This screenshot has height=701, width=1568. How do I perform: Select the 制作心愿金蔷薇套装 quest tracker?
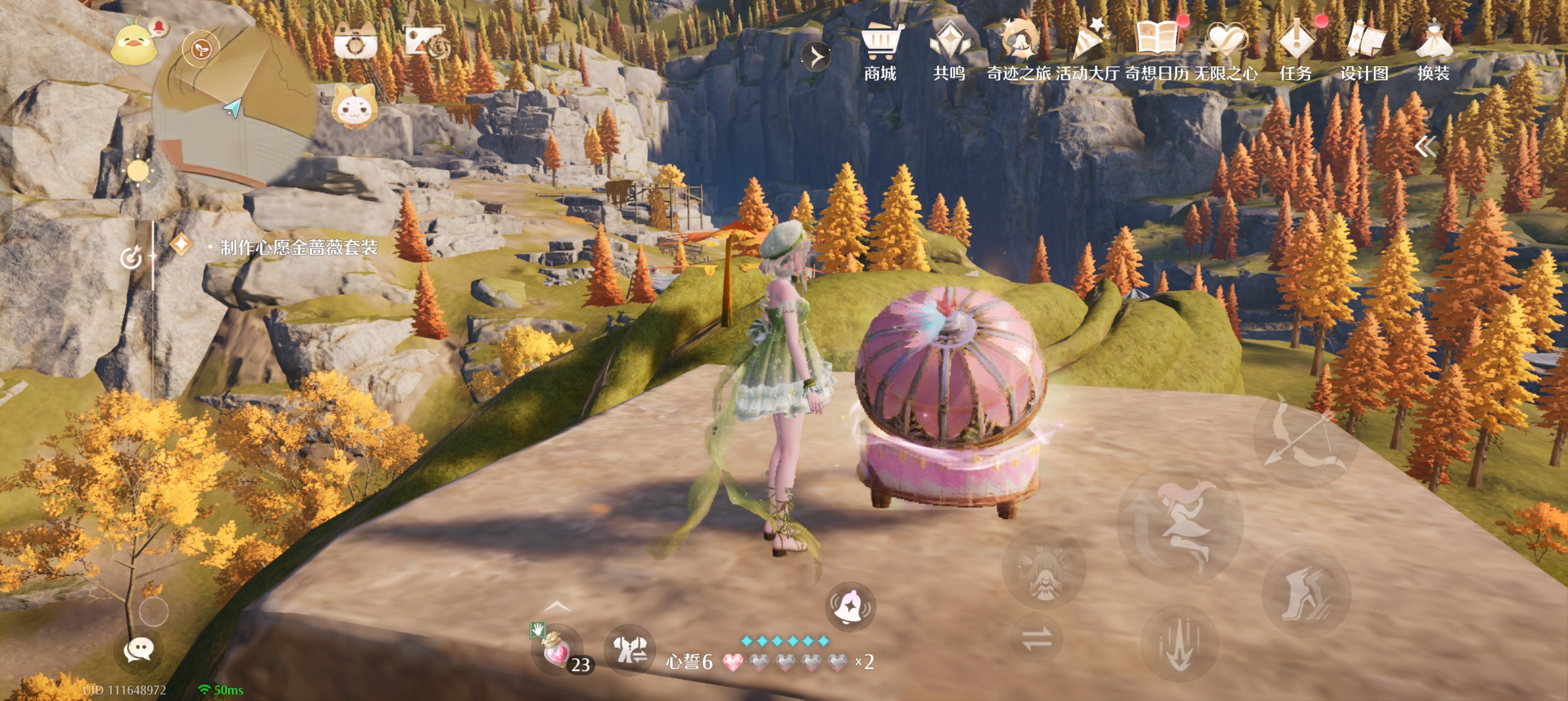pyautogui.click(x=298, y=247)
